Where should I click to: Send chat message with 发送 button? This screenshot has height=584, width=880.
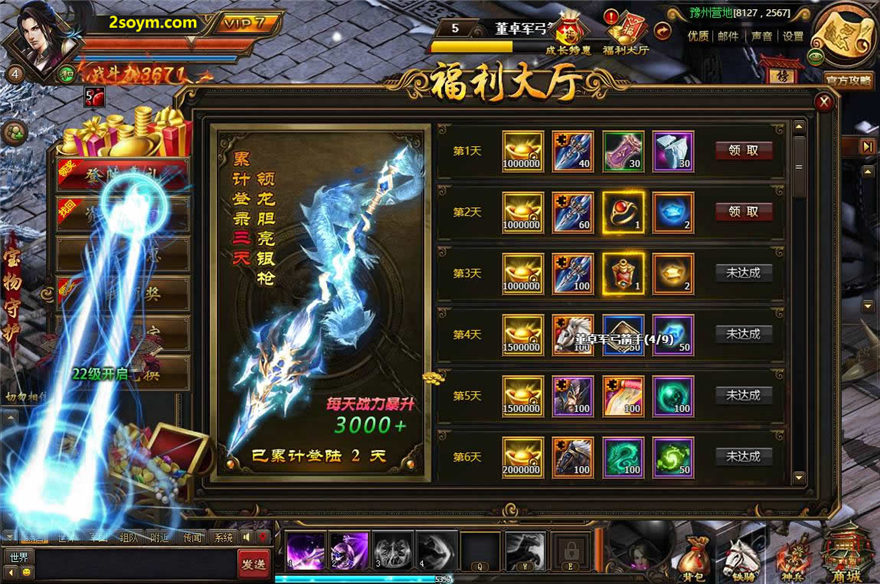254,564
